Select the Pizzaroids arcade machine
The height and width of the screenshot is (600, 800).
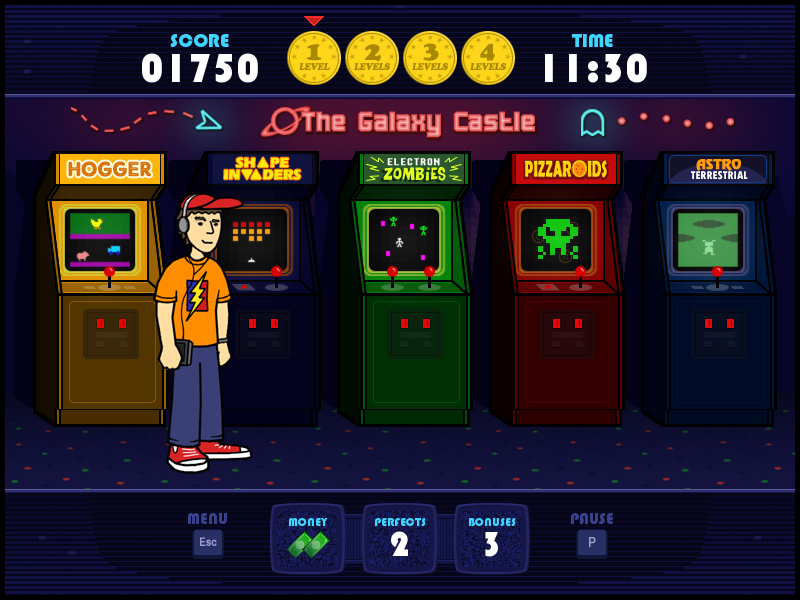coord(560,290)
